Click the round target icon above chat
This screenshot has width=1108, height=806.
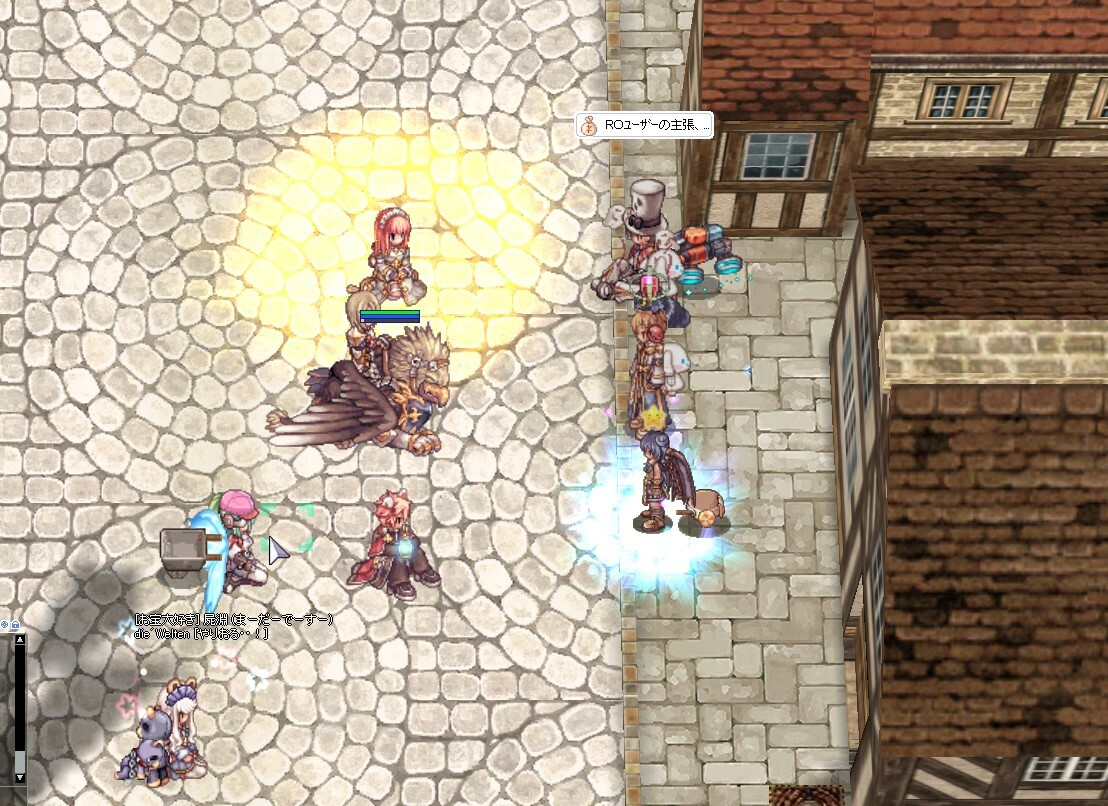(5, 625)
